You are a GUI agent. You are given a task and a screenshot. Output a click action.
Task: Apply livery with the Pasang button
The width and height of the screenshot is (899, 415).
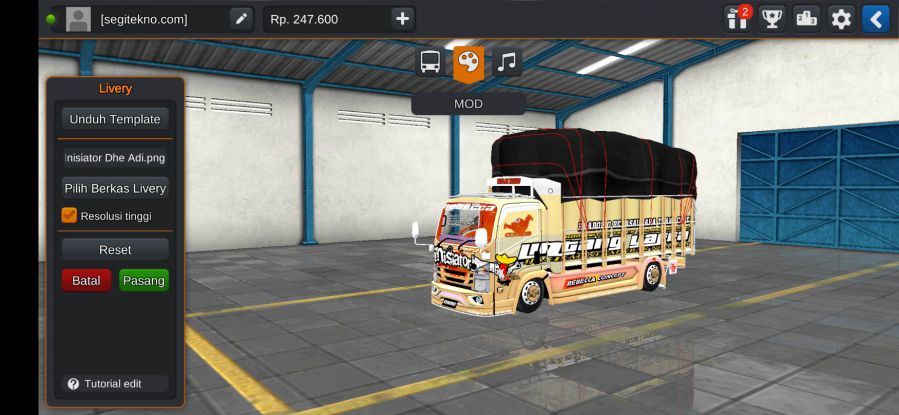143,280
